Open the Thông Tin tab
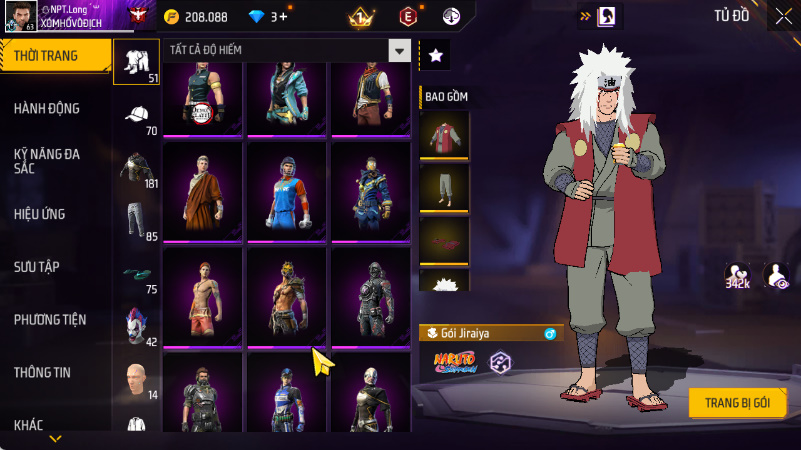This screenshot has height=450, width=801. (x=42, y=372)
